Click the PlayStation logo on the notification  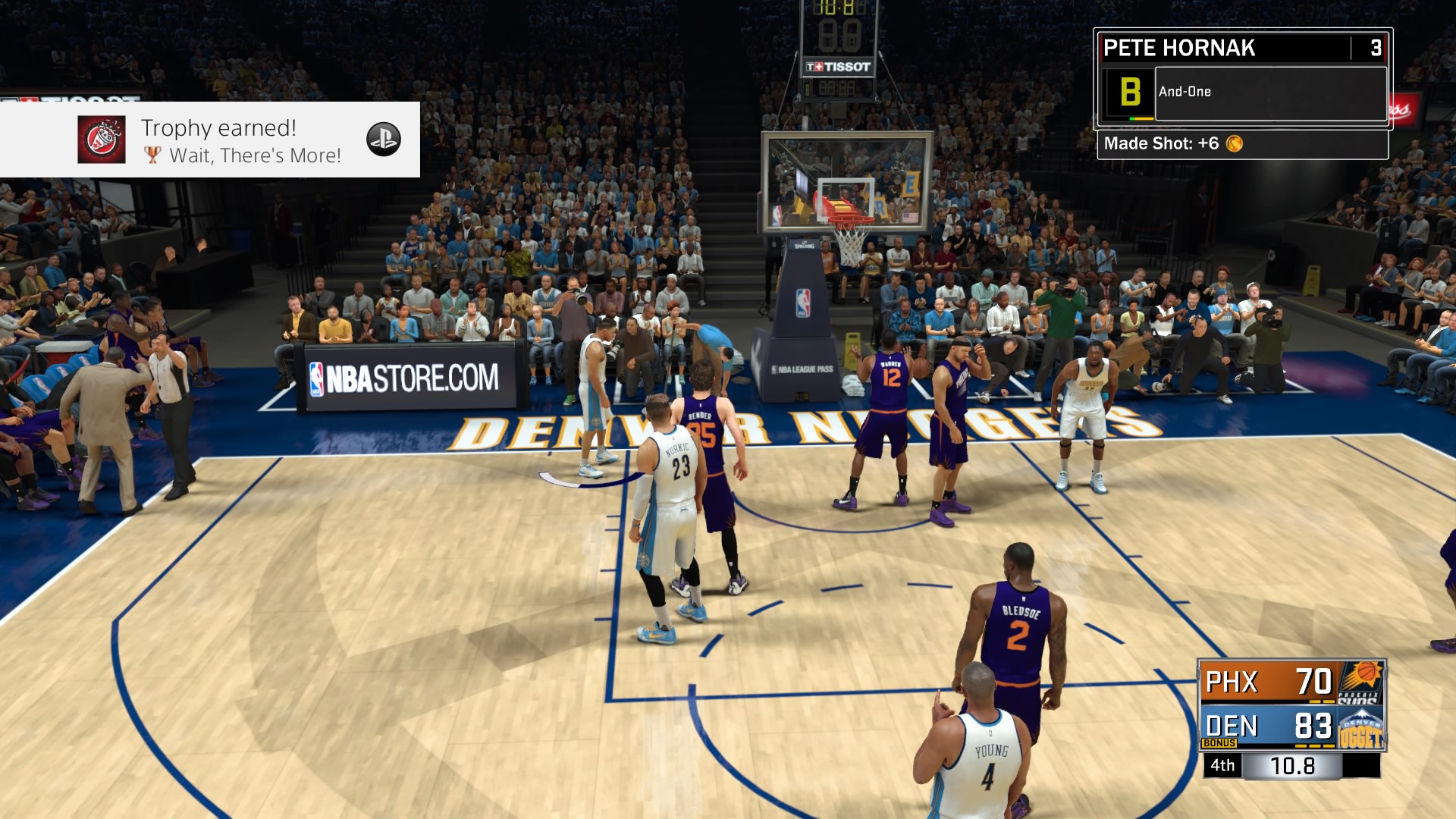[384, 140]
